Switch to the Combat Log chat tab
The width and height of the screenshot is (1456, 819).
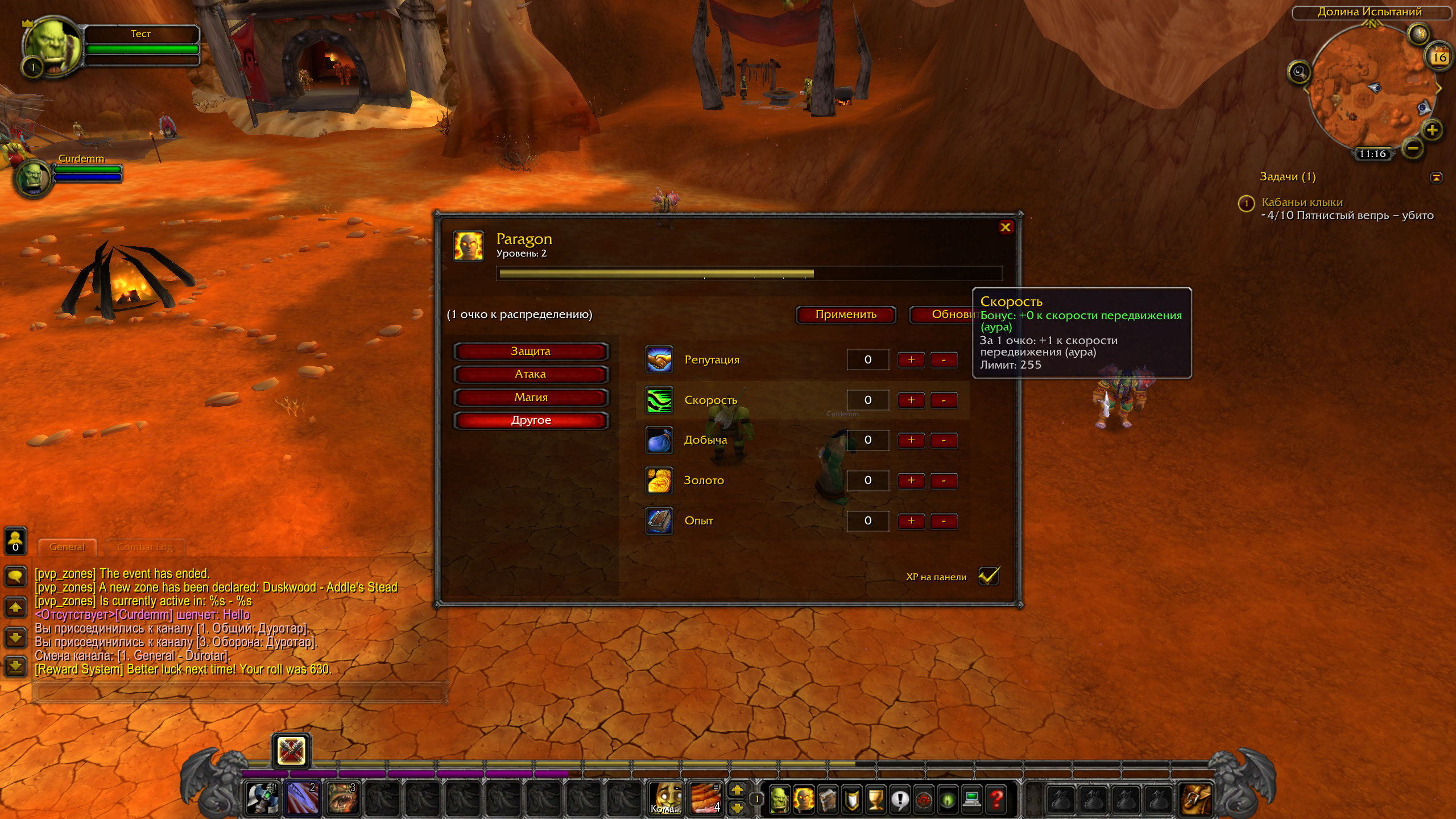[144, 547]
